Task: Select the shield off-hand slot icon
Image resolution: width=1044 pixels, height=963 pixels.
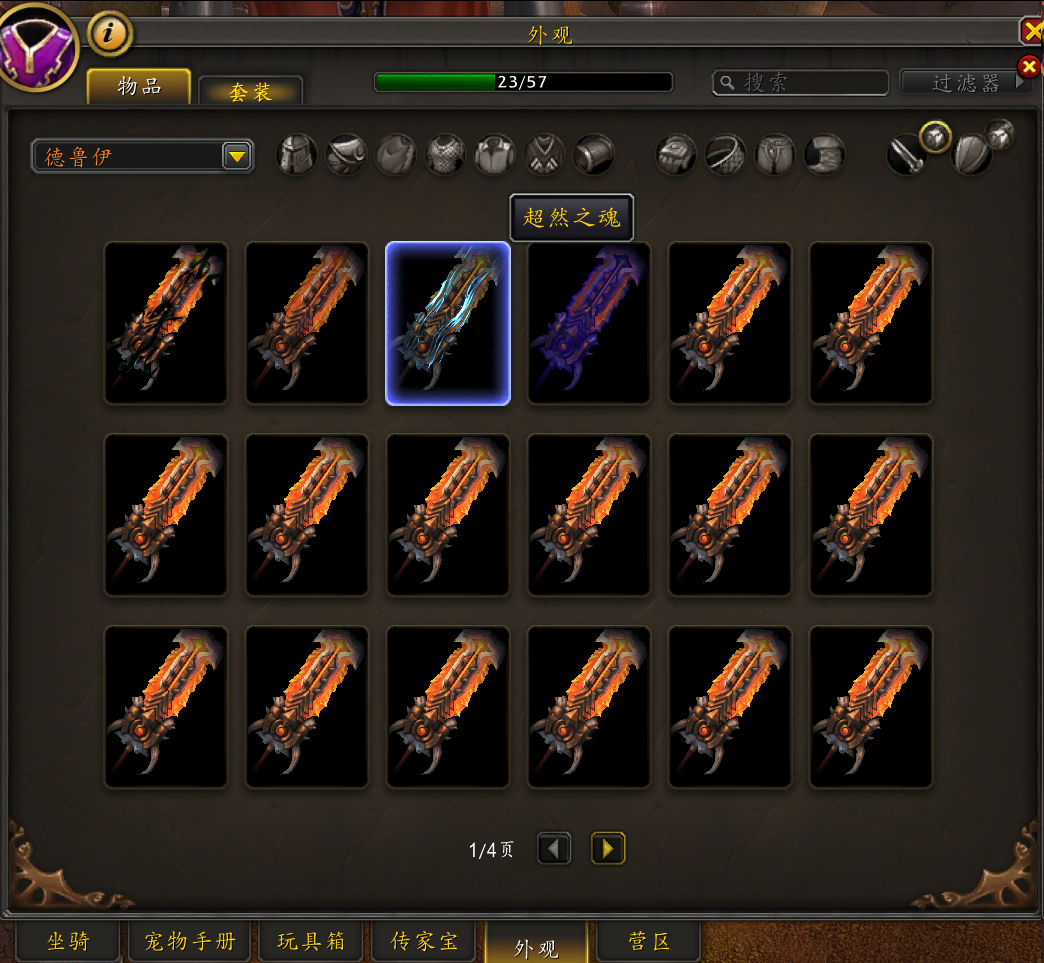Action: 971,155
